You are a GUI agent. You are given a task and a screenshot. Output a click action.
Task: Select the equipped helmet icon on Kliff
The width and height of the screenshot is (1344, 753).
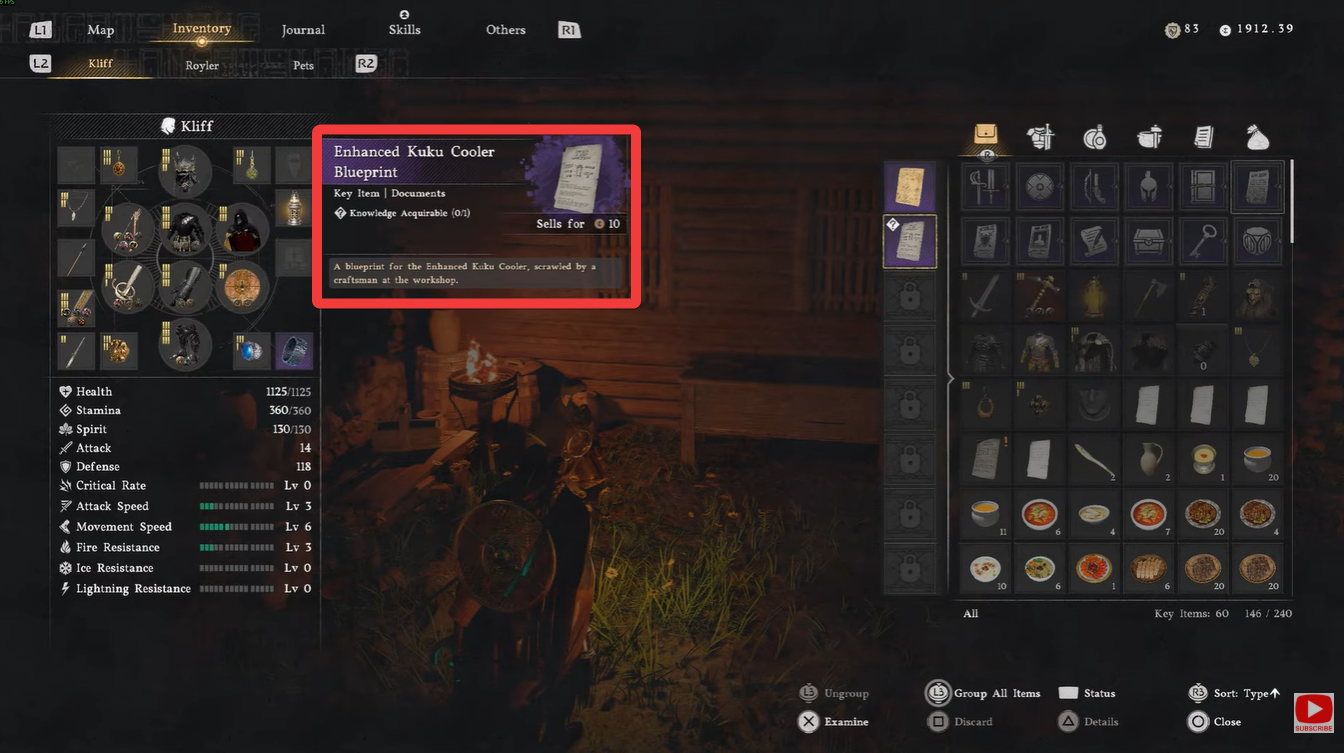(x=185, y=171)
